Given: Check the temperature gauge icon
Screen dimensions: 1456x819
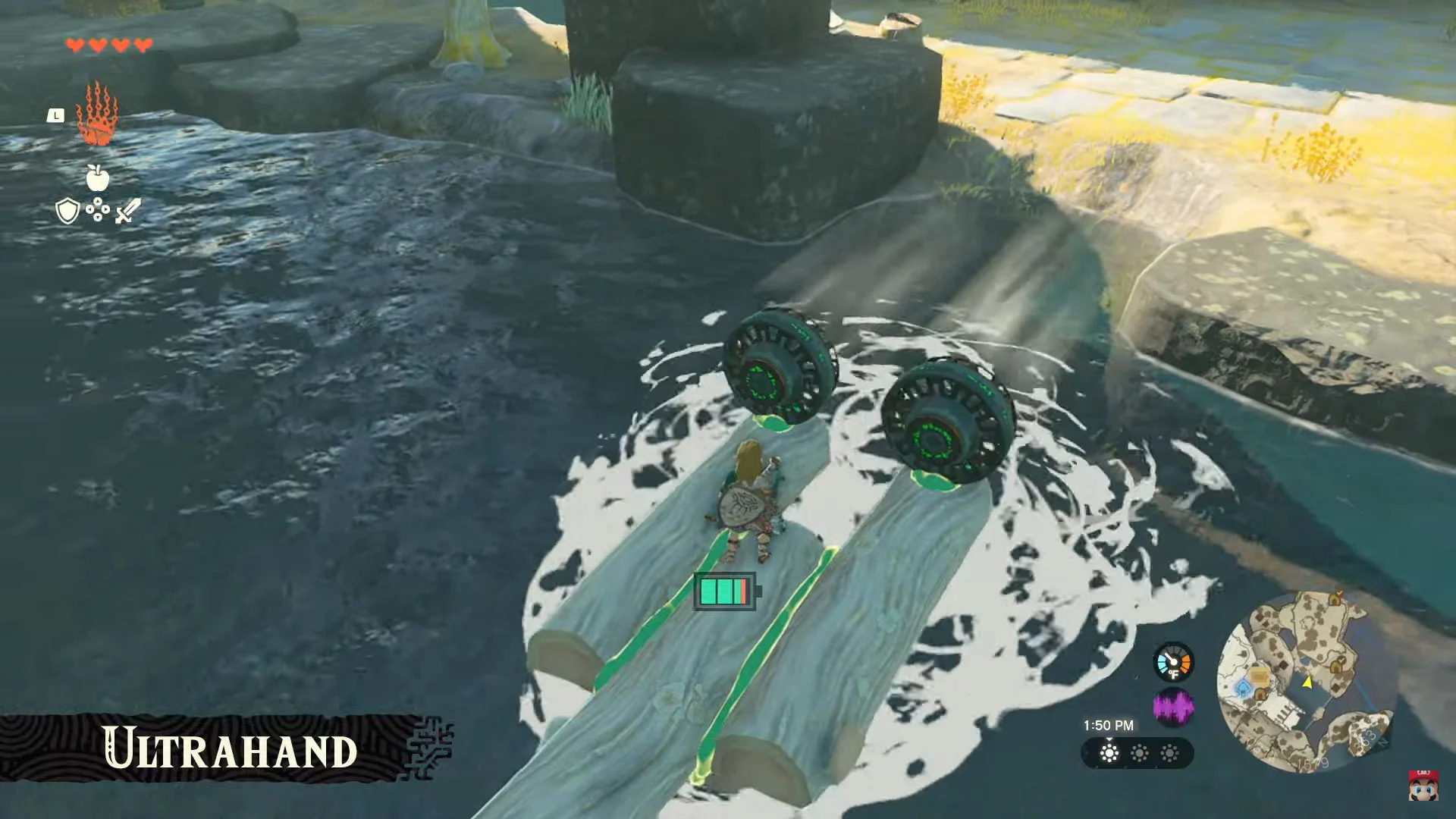Looking at the screenshot, I should point(1173,663).
